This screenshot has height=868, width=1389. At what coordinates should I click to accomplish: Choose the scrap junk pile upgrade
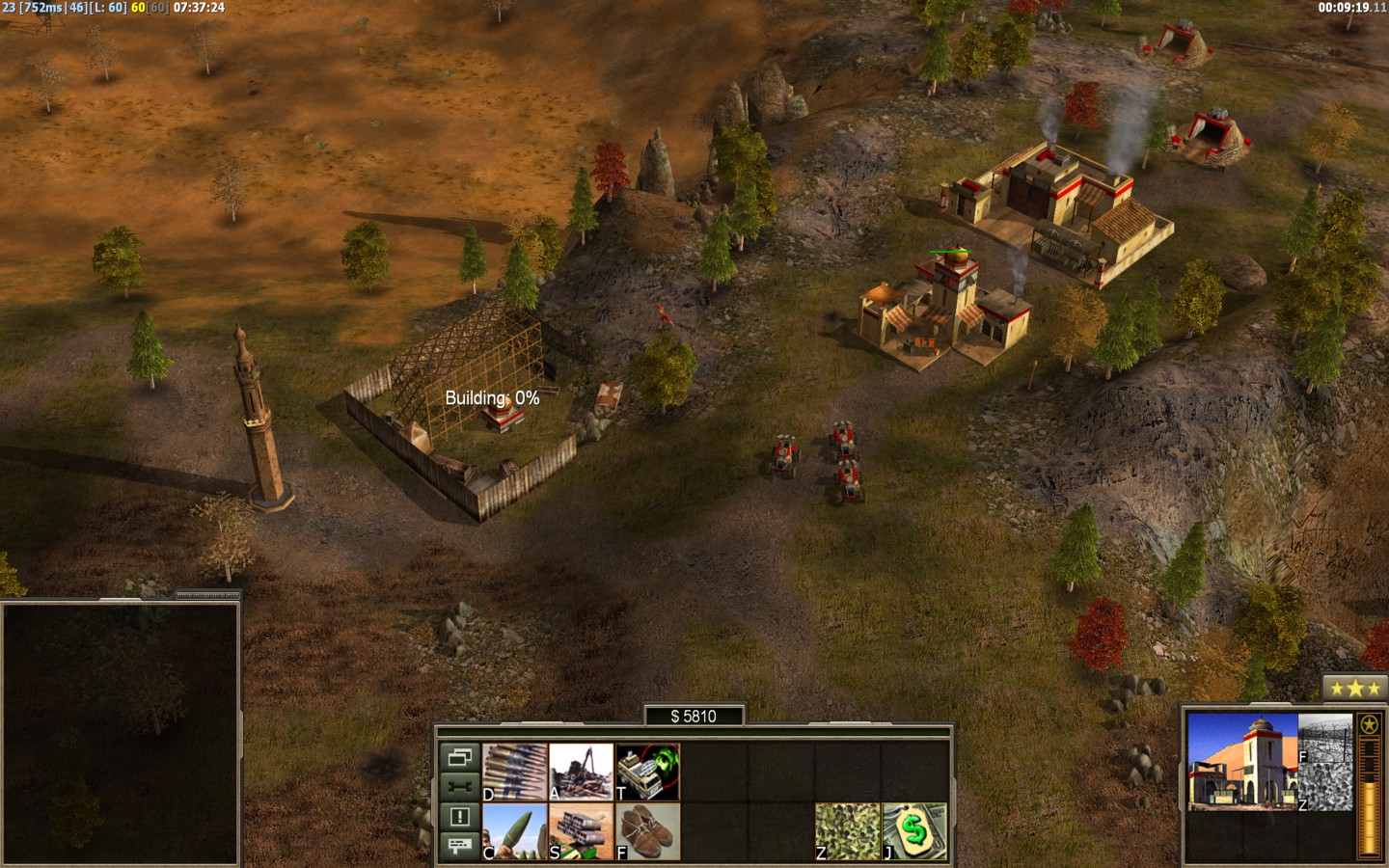[581, 772]
